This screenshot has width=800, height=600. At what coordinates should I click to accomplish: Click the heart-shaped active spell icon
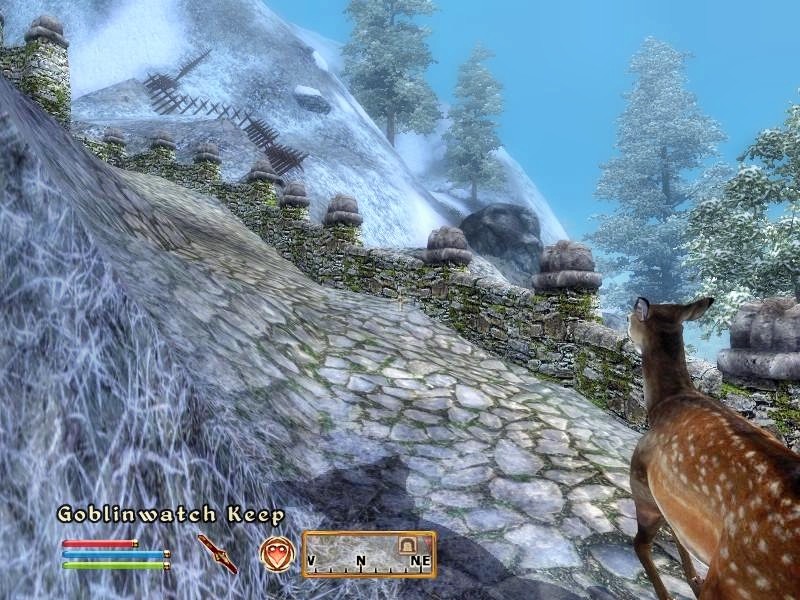tap(276, 554)
